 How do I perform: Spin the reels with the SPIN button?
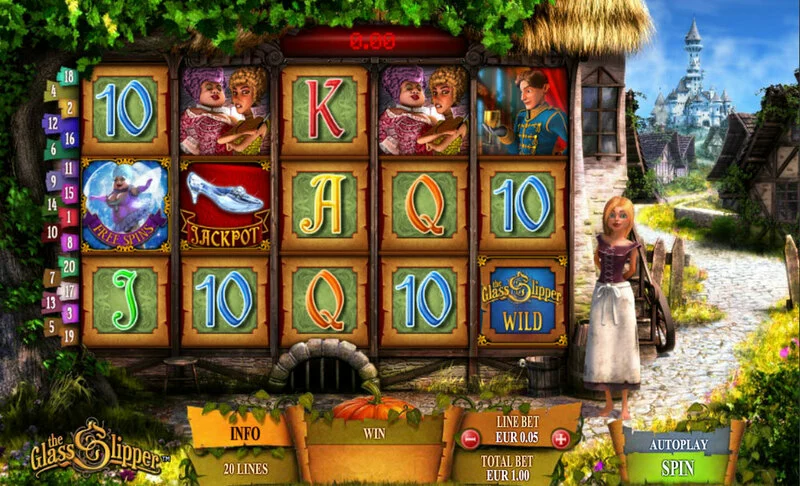679,467
